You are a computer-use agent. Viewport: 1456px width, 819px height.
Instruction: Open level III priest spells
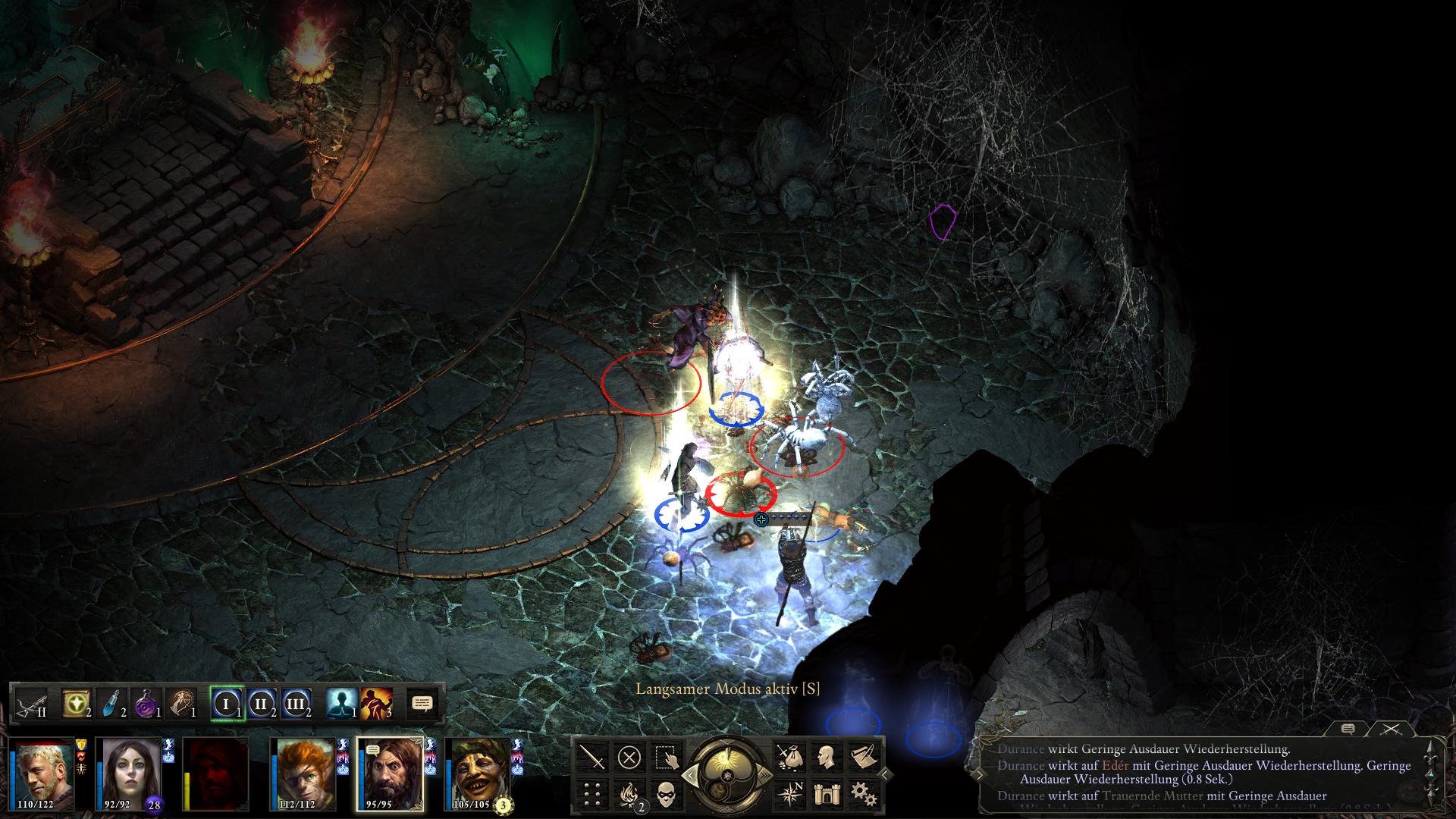coord(296,703)
